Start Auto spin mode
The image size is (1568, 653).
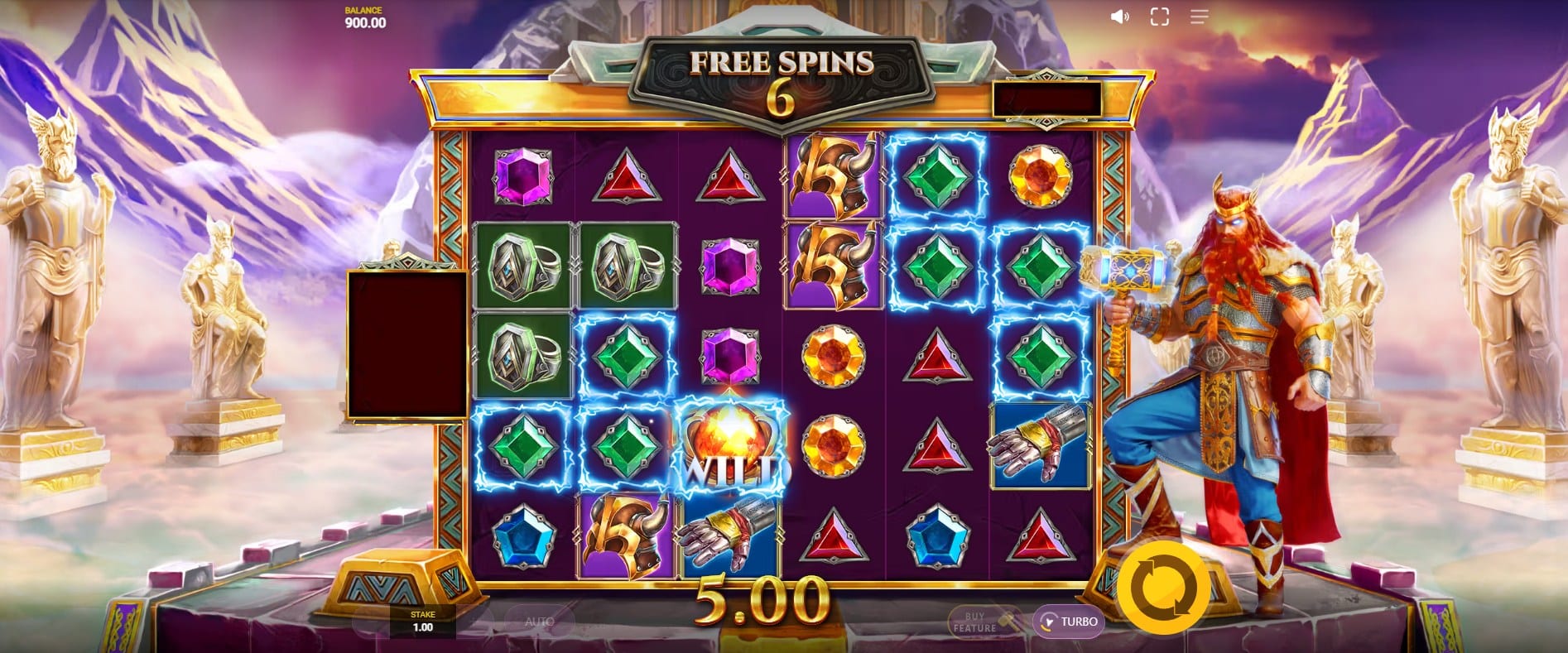[539, 622]
